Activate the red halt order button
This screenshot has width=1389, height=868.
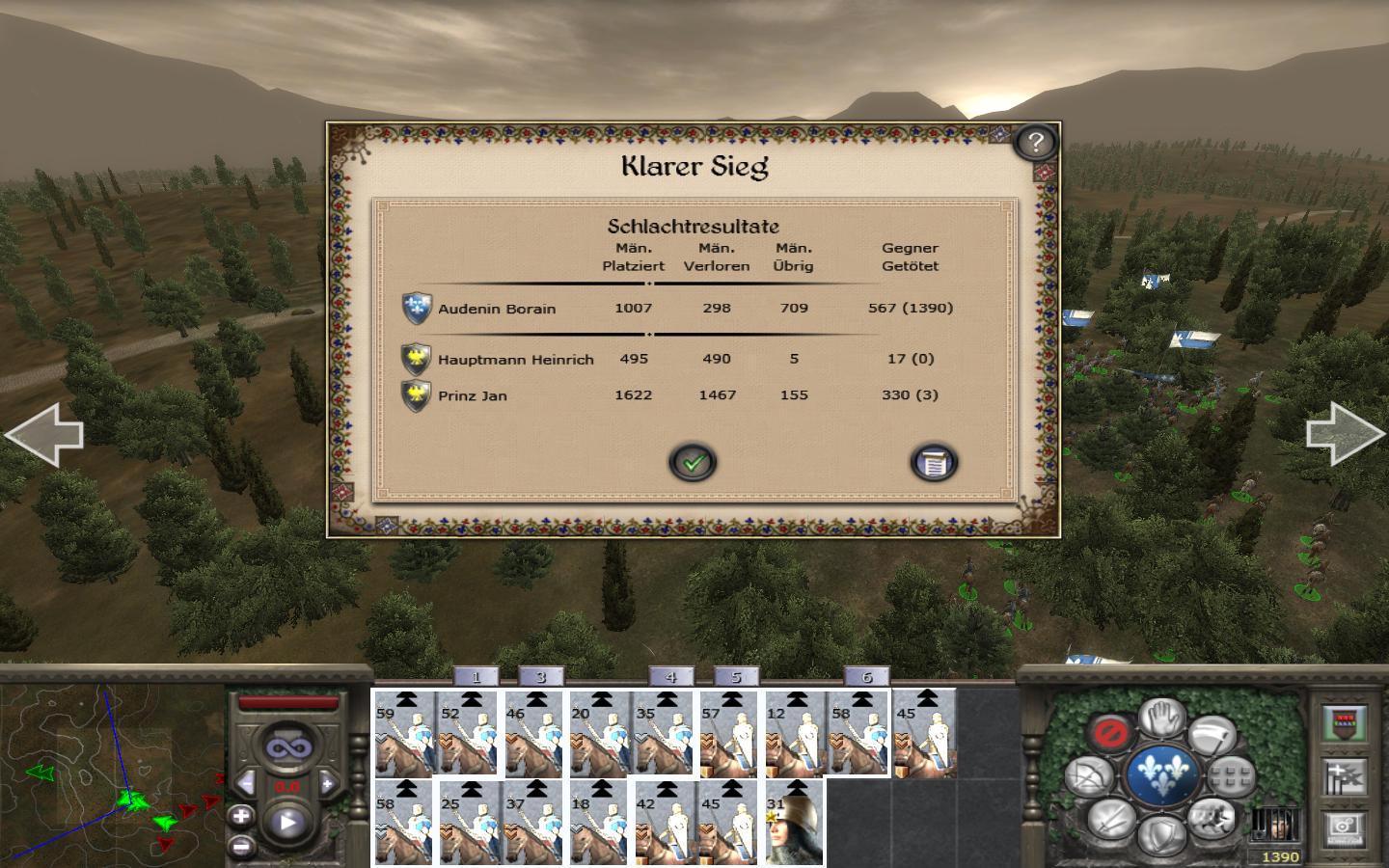coord(1109,732)
